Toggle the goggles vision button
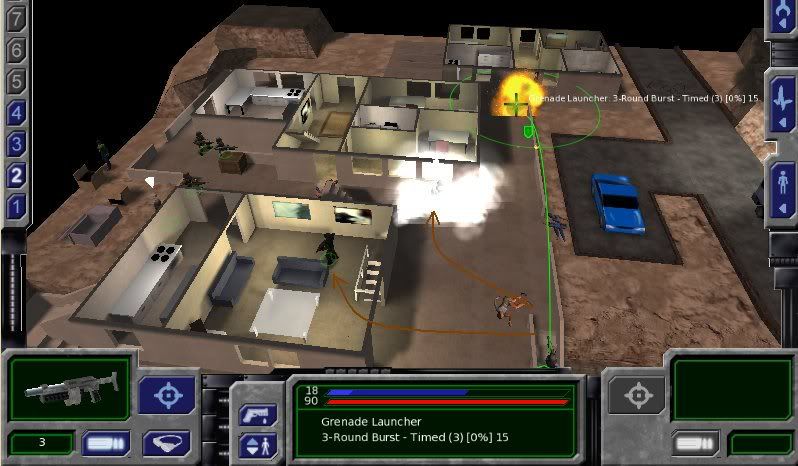798x466 pixels. click(167, 443)
